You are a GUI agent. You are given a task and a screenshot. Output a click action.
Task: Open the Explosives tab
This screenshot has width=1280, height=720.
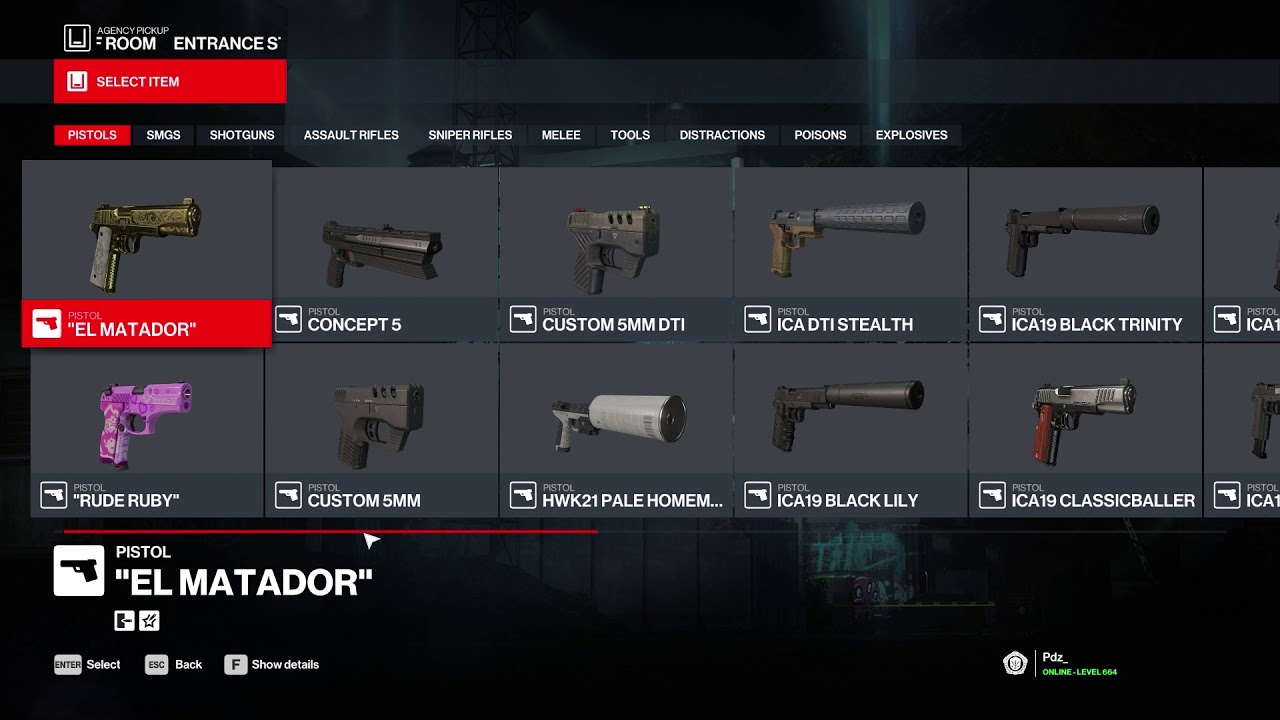click(911, 135)
